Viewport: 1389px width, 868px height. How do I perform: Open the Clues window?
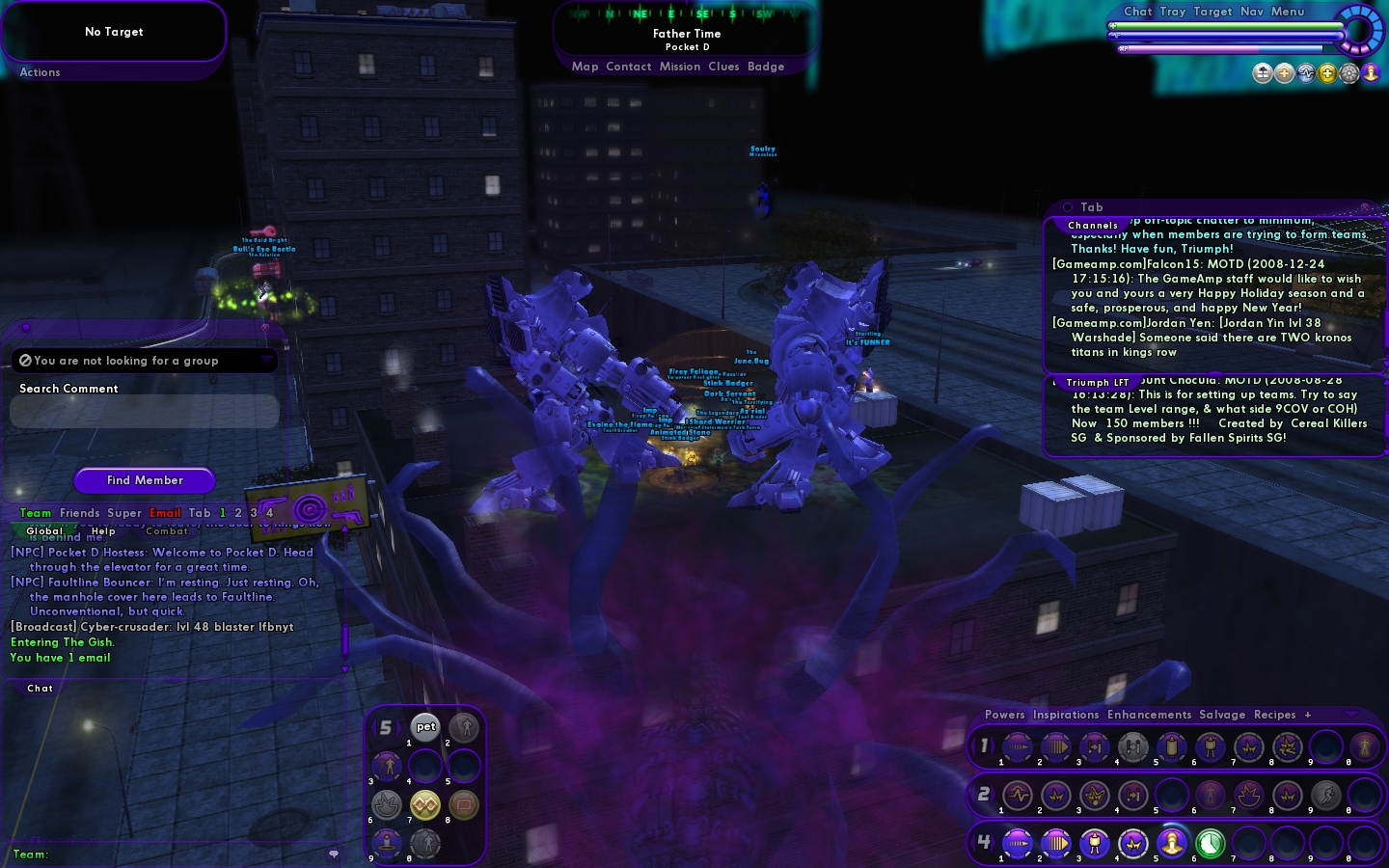point(723,67)
